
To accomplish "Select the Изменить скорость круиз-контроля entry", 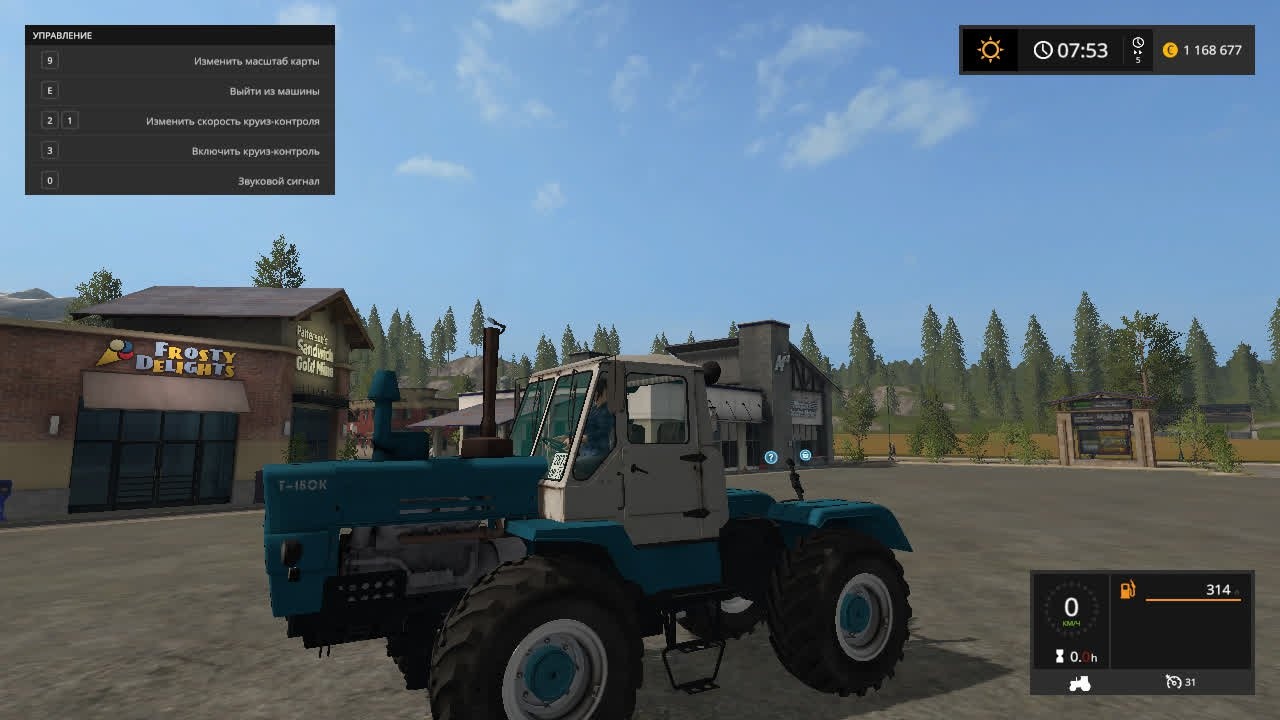I will click(x=235, y=120).
